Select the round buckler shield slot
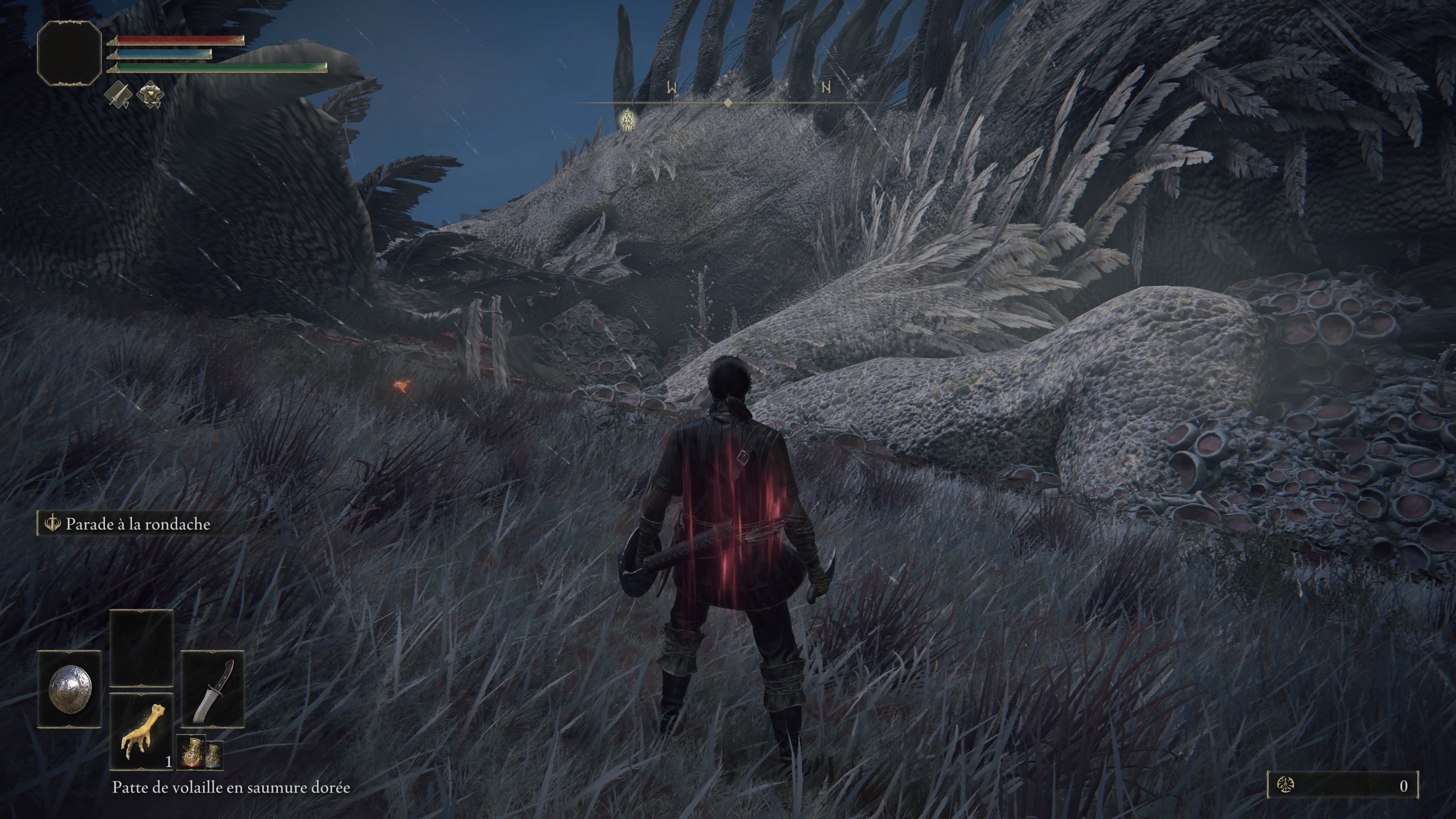 (x=69, y=689)
